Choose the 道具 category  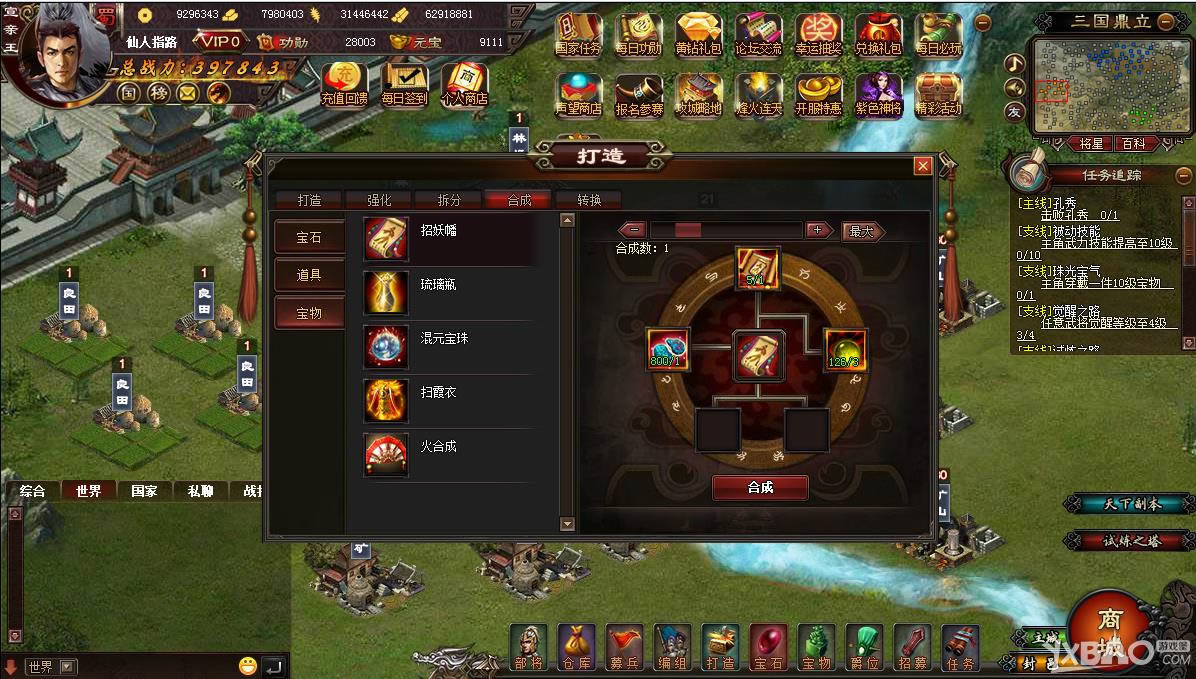(x=309, y=275)
